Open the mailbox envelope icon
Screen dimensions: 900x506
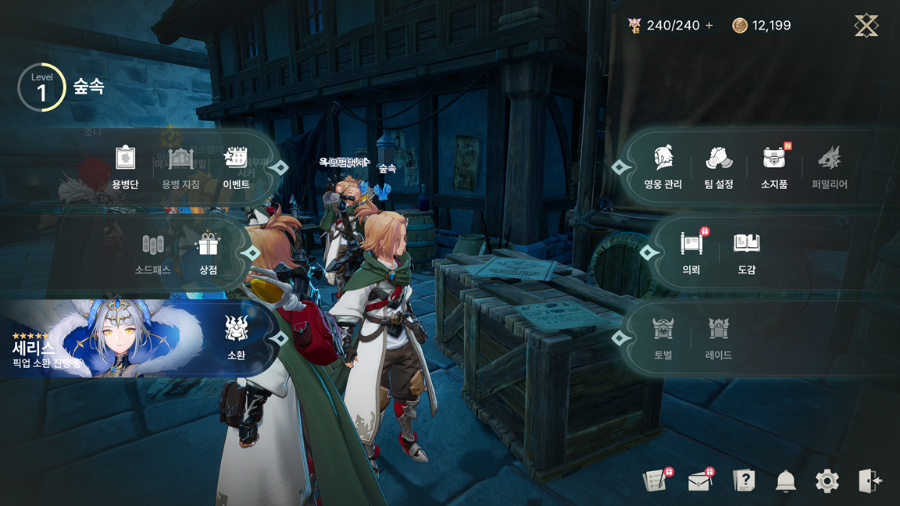700,481
